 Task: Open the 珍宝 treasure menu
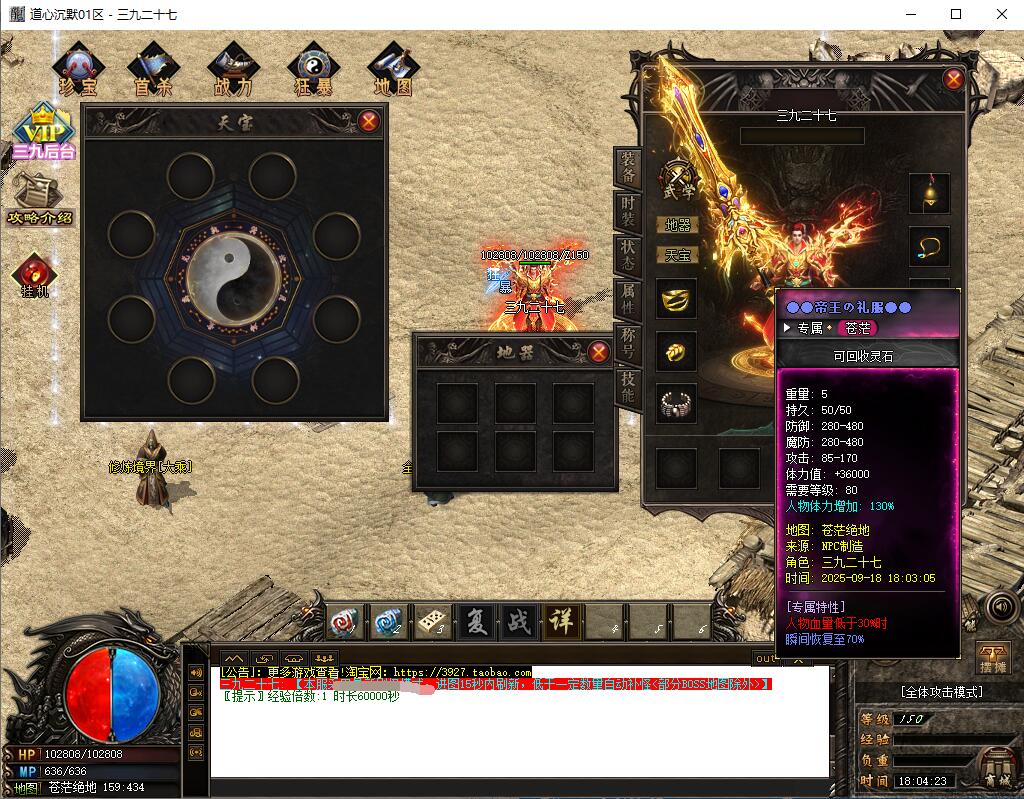coord(78,70)
